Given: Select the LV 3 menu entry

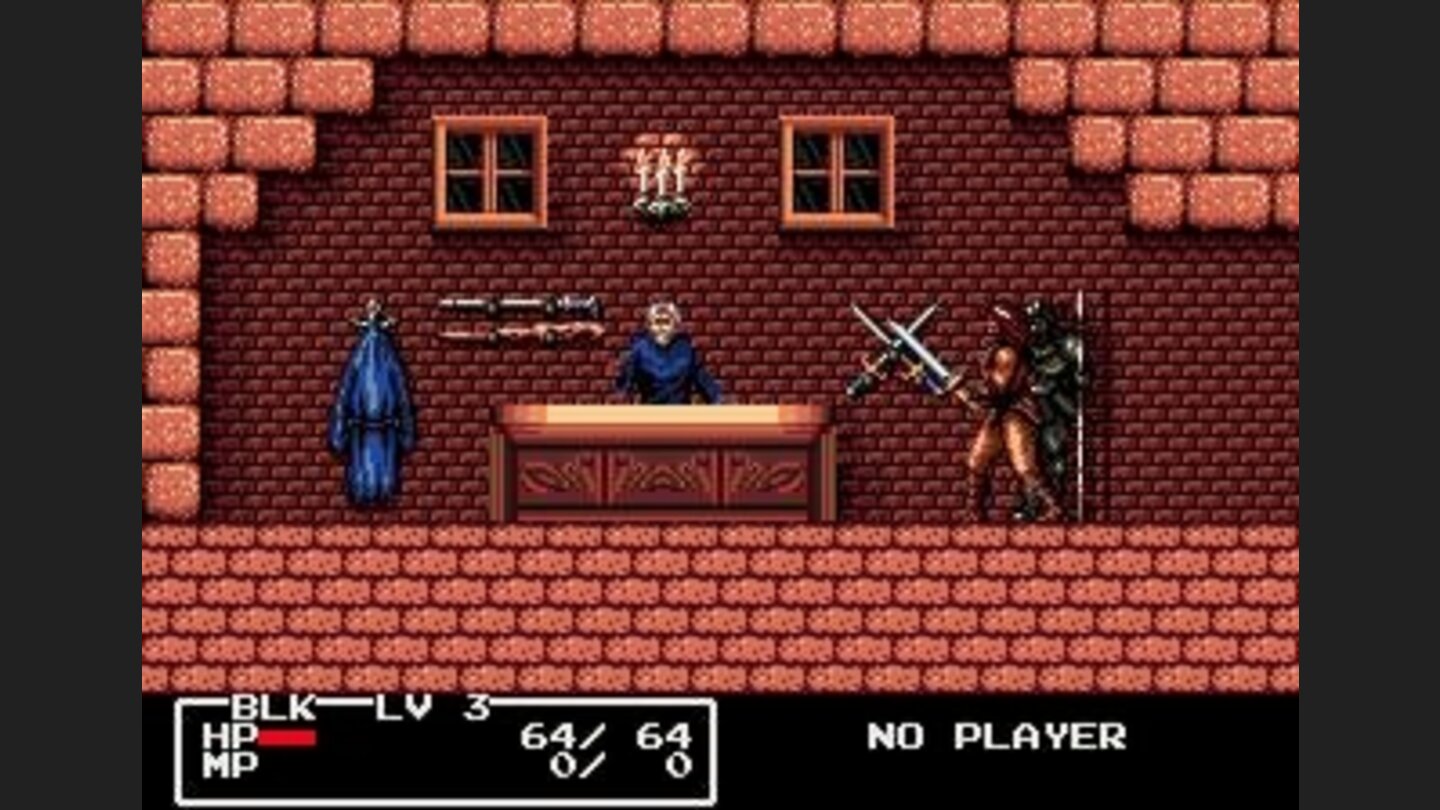Looking at the screenshot, I should point(415,706).
